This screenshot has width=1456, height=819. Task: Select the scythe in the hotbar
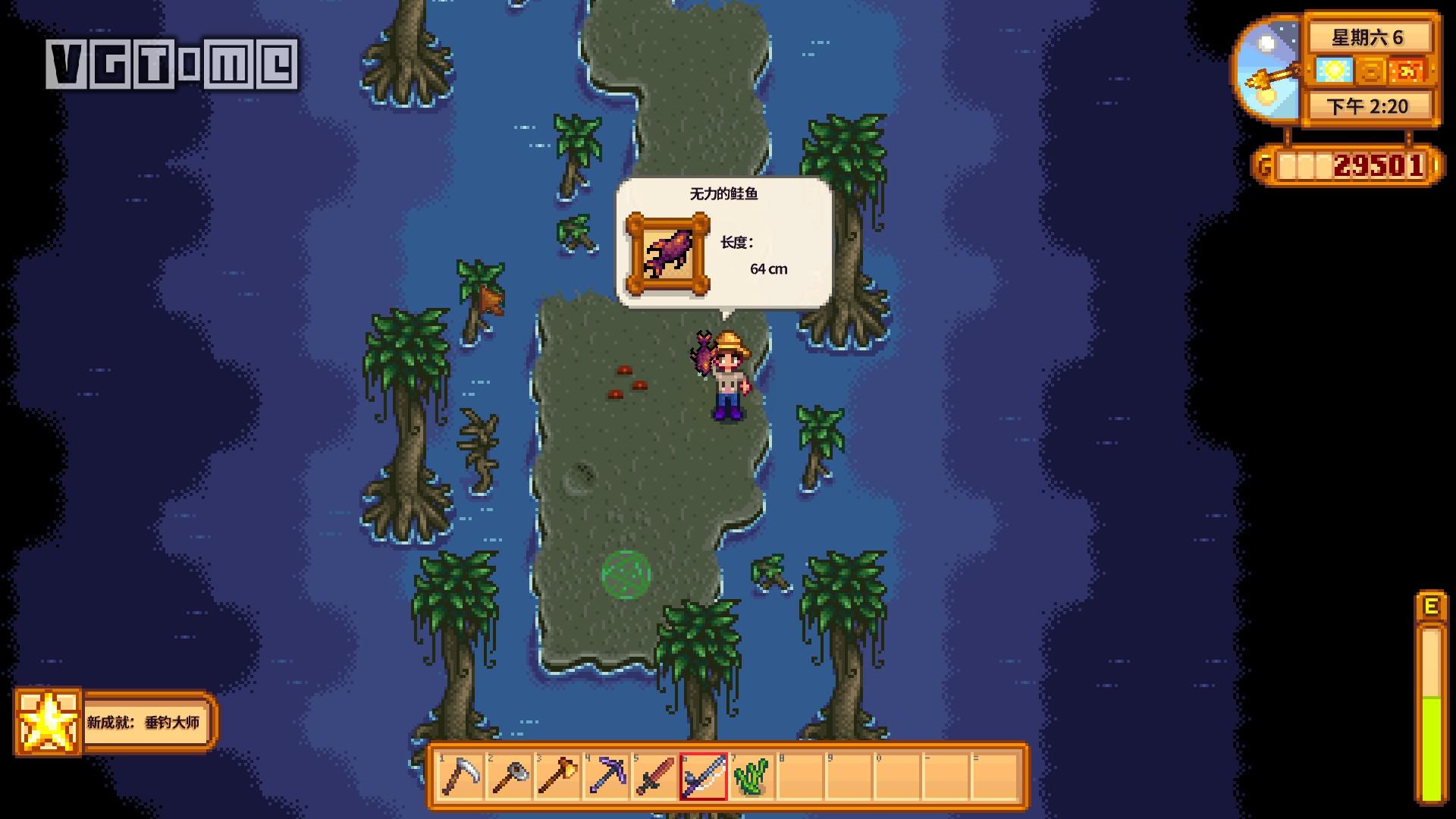tap(460, 776)
